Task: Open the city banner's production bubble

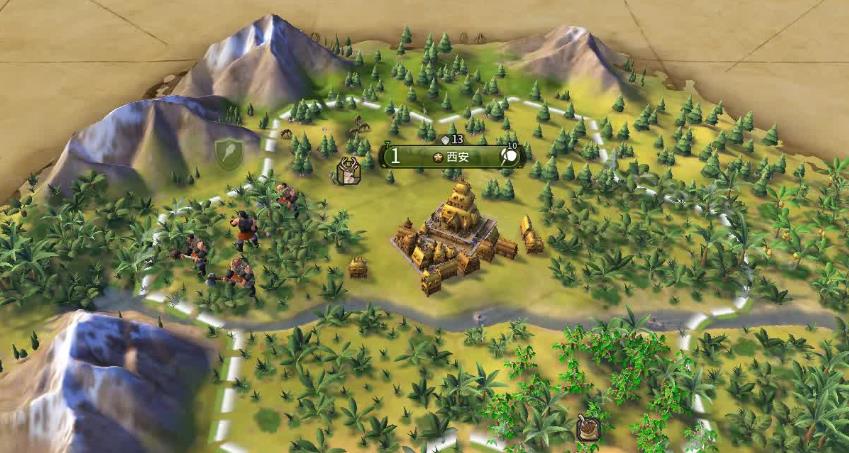Action: 511,156
